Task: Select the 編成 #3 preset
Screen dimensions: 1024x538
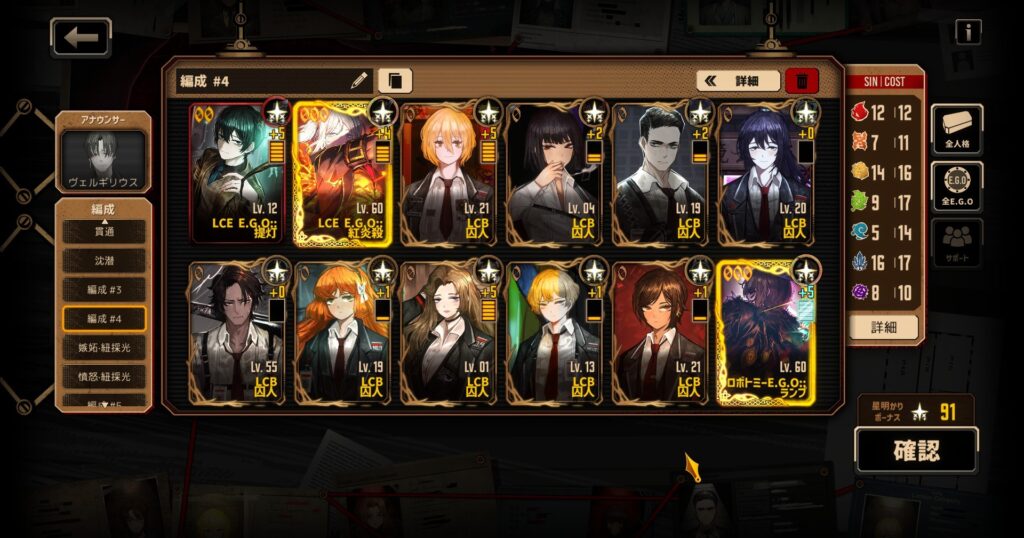Action: (104, 289)
